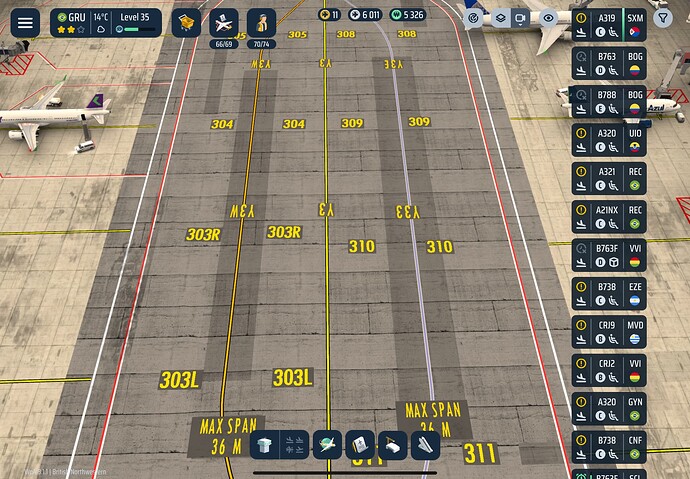Toggle the eye visibility button
690x479 pixels.
548,18
